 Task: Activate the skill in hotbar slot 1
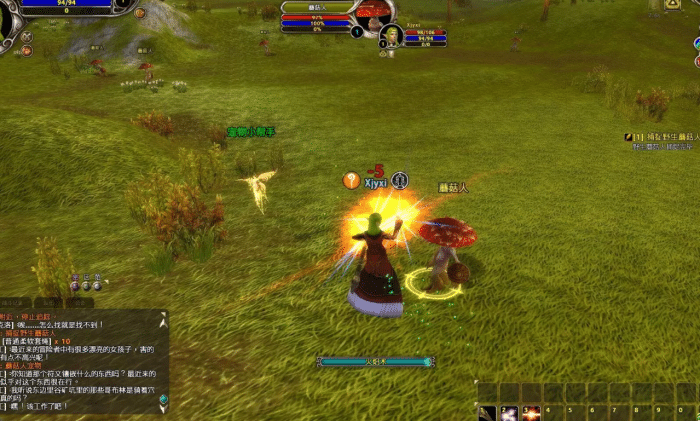tap(487, 412)
